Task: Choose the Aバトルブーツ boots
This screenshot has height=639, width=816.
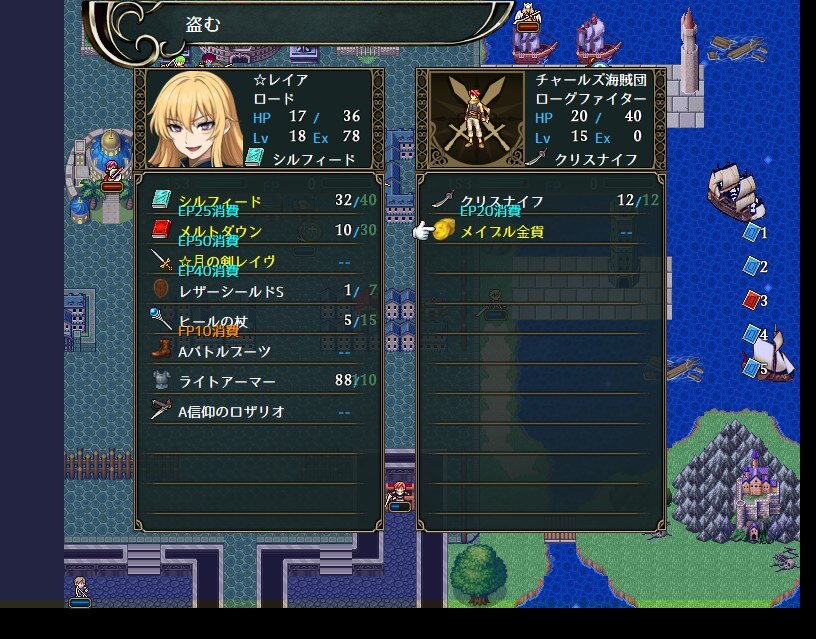Action: pos(224,351)
